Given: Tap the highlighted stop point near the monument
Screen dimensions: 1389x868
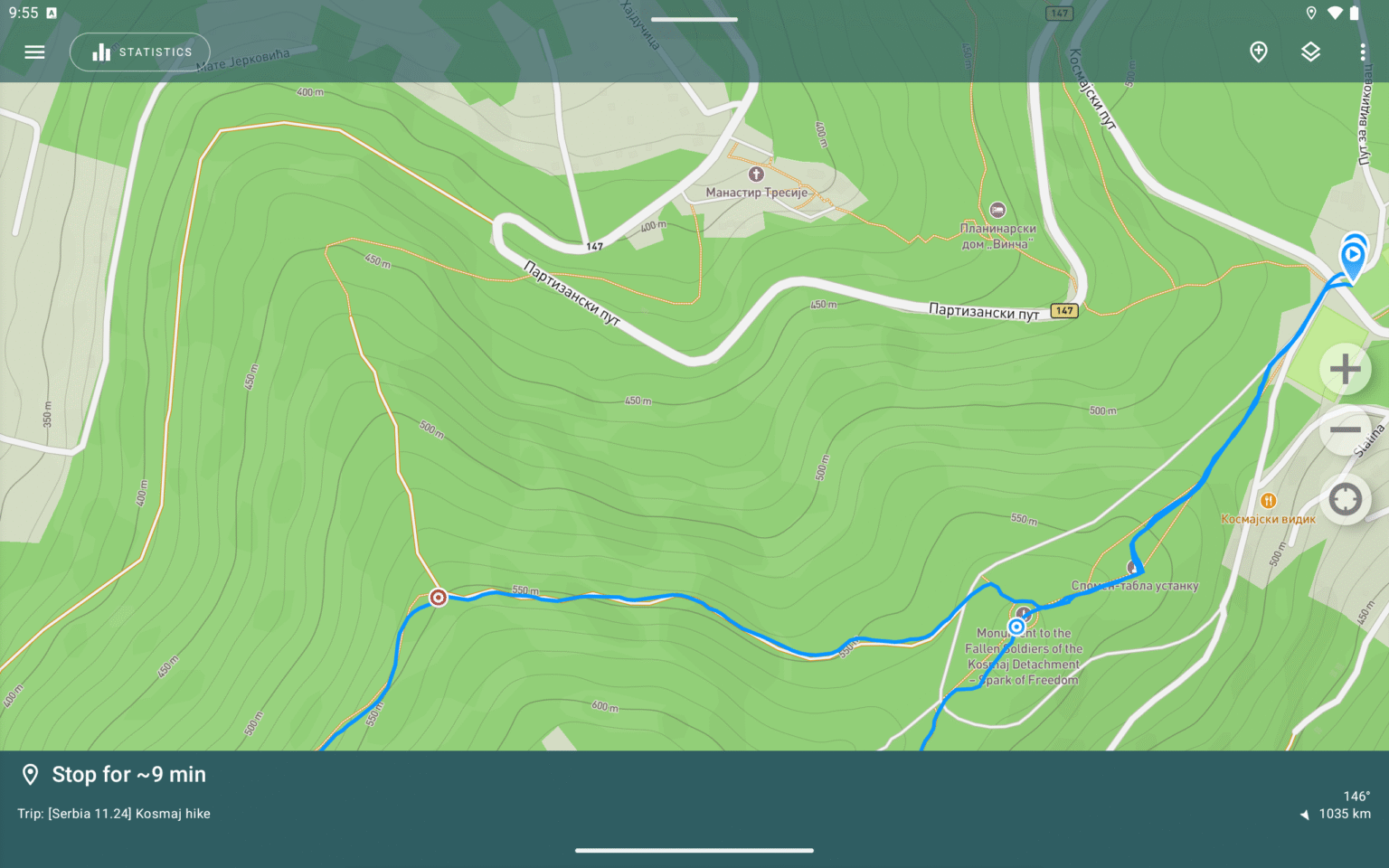Looking at the screenshot, I should coord(1017,626).
